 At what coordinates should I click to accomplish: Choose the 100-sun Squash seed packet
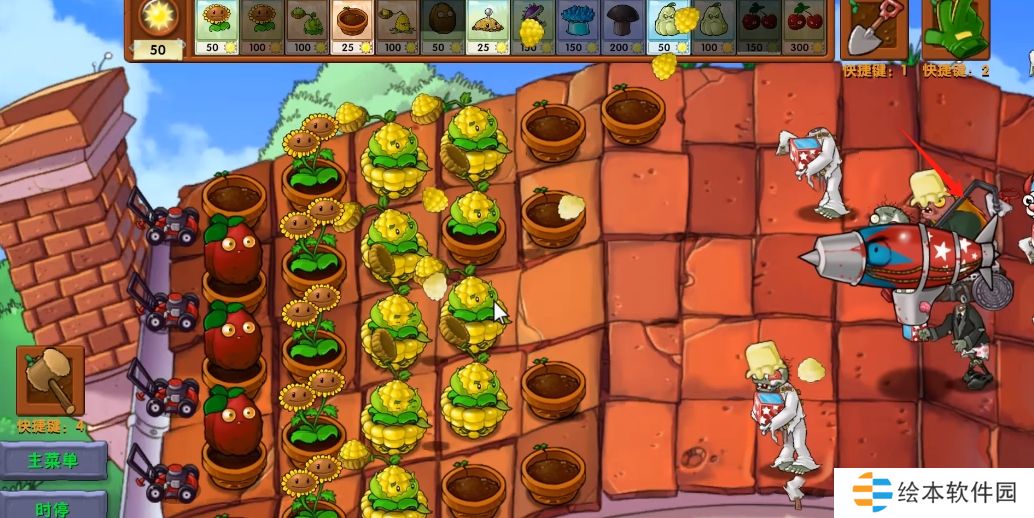click(712, 27)
